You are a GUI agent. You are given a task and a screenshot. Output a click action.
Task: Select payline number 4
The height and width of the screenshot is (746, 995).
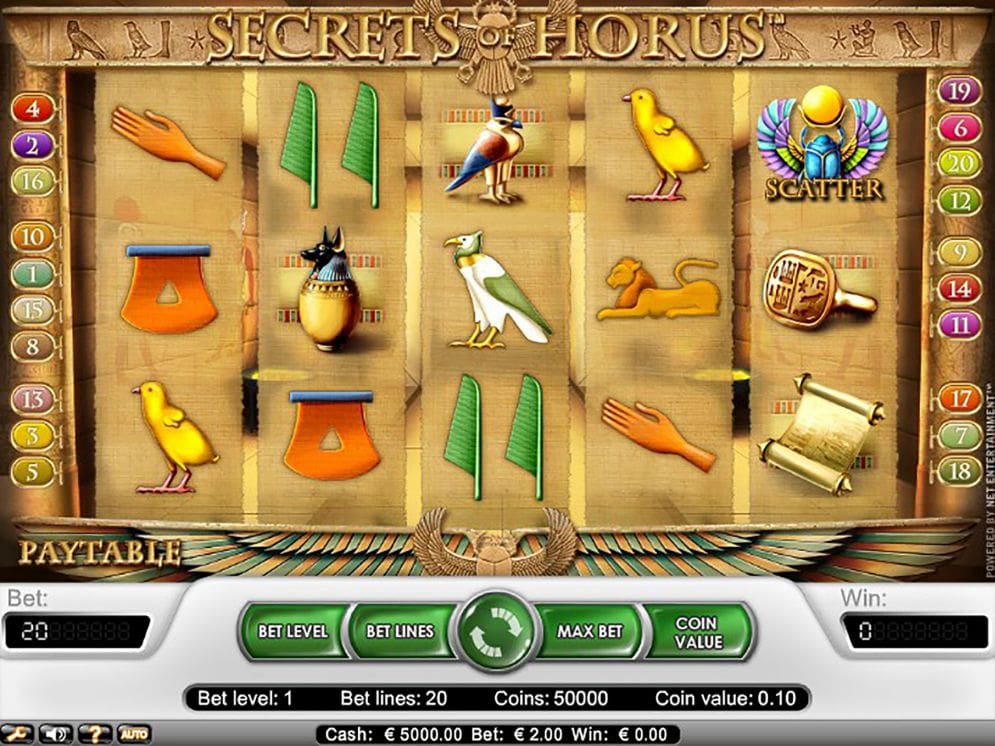pos(33,108)
